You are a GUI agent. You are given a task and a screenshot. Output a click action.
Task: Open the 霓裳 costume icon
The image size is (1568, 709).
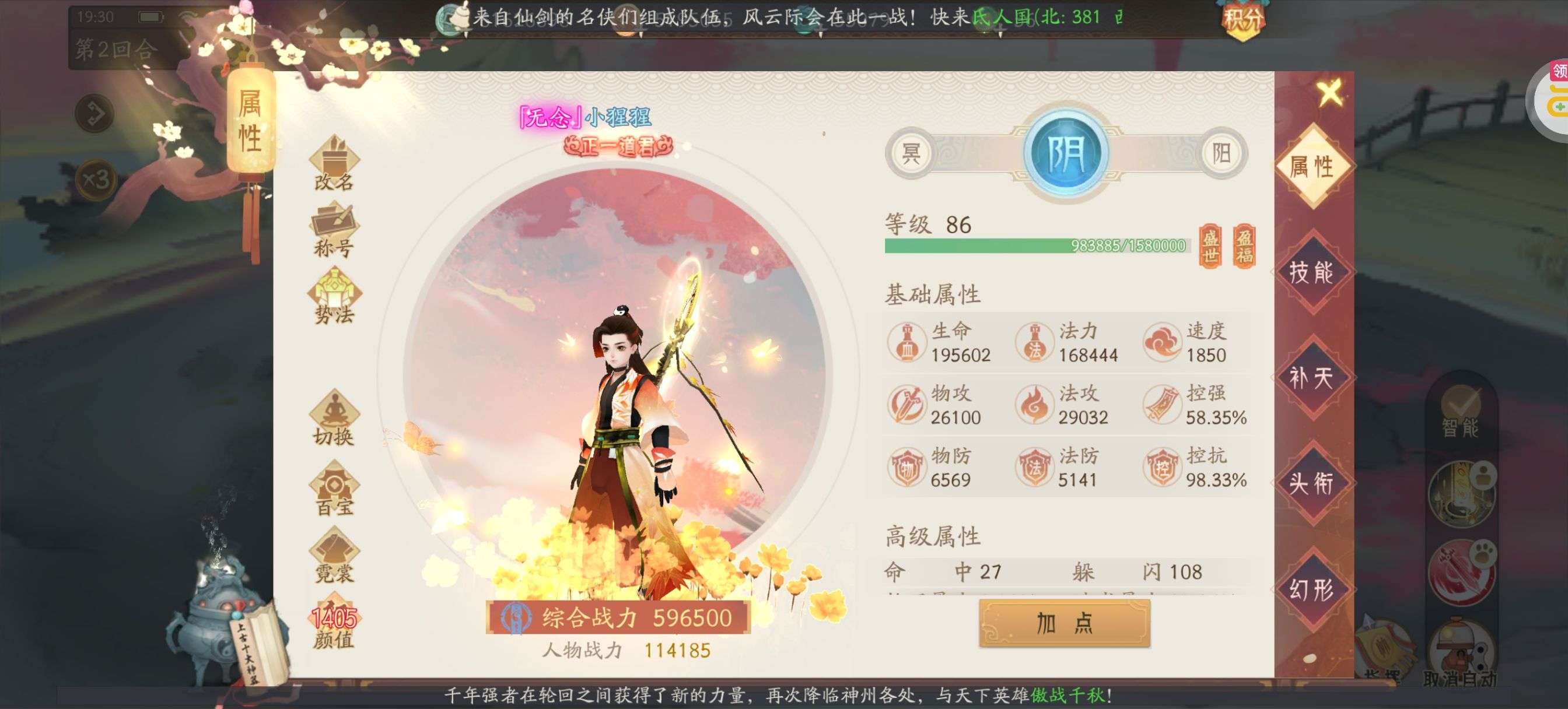click(334, 557)
